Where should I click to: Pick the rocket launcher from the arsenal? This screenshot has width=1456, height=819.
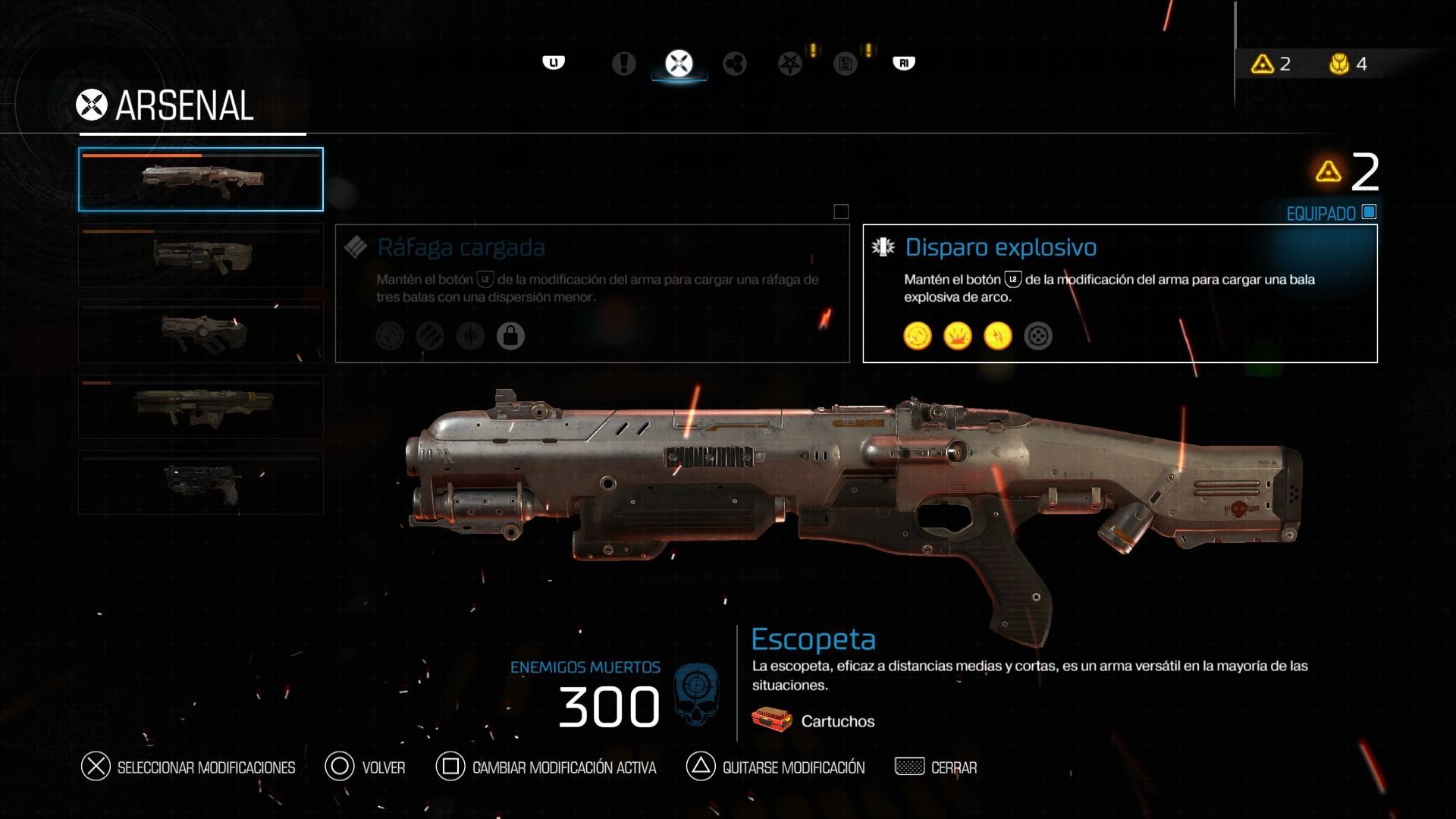tap(201, 407)
